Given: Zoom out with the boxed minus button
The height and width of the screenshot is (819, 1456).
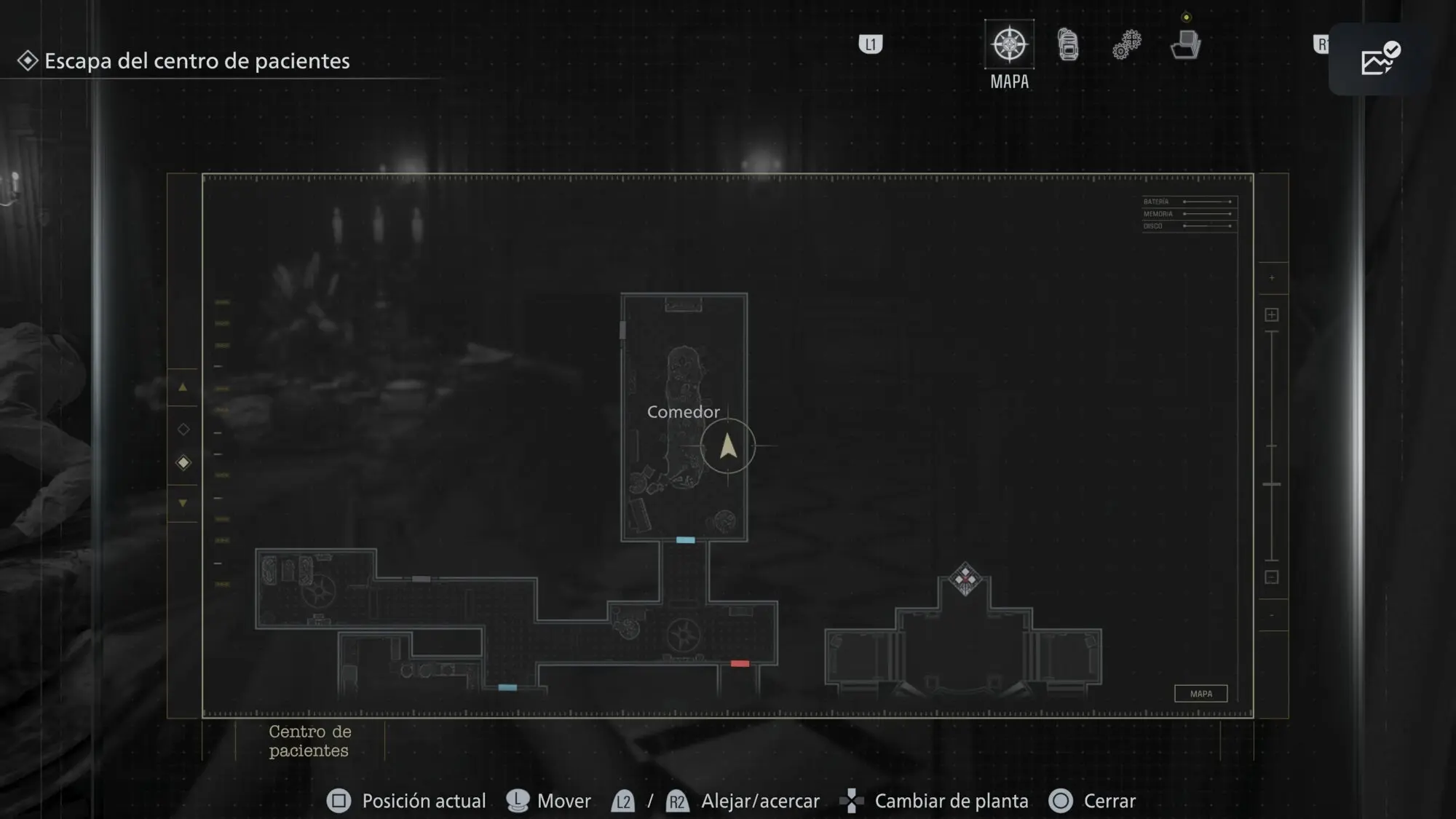Looking at the screenshot, I should [1272, 577].
